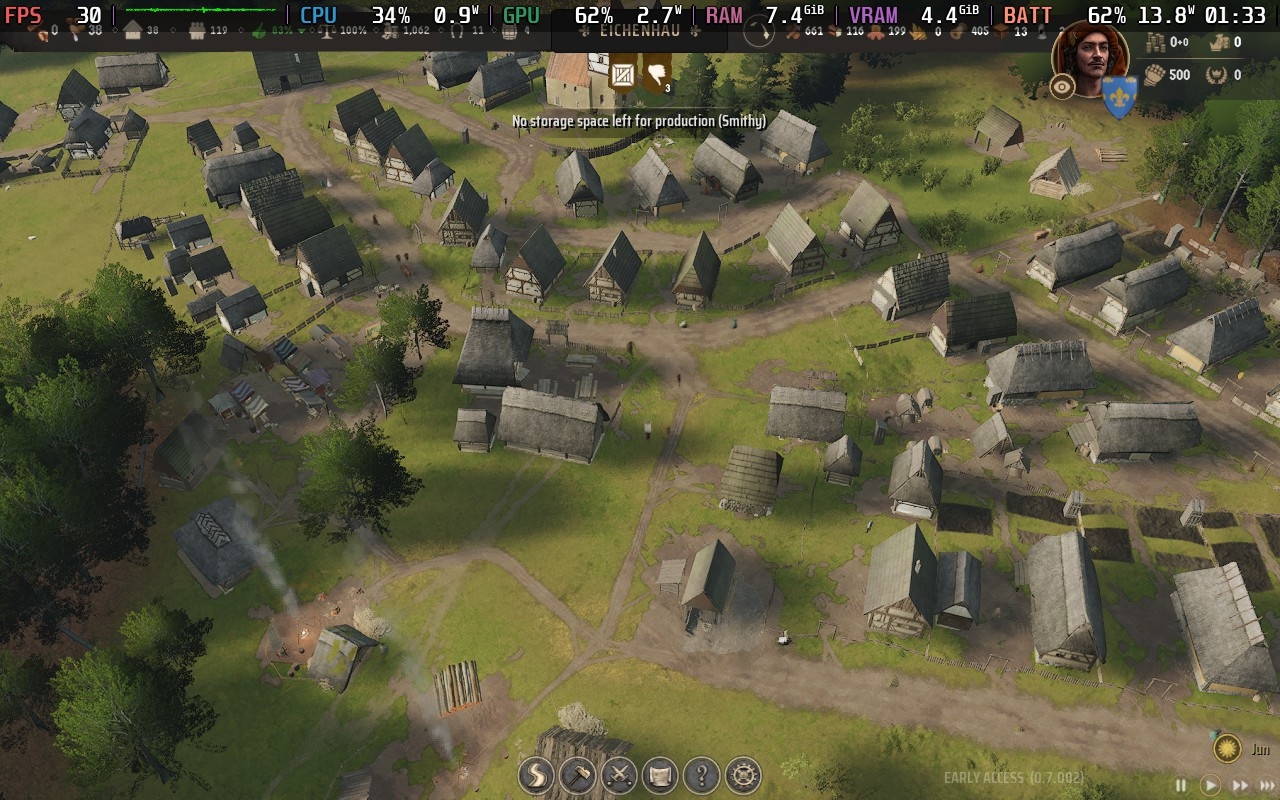1280x800 pixels.
Task: Open the road building tool
Action: [537, 775]
